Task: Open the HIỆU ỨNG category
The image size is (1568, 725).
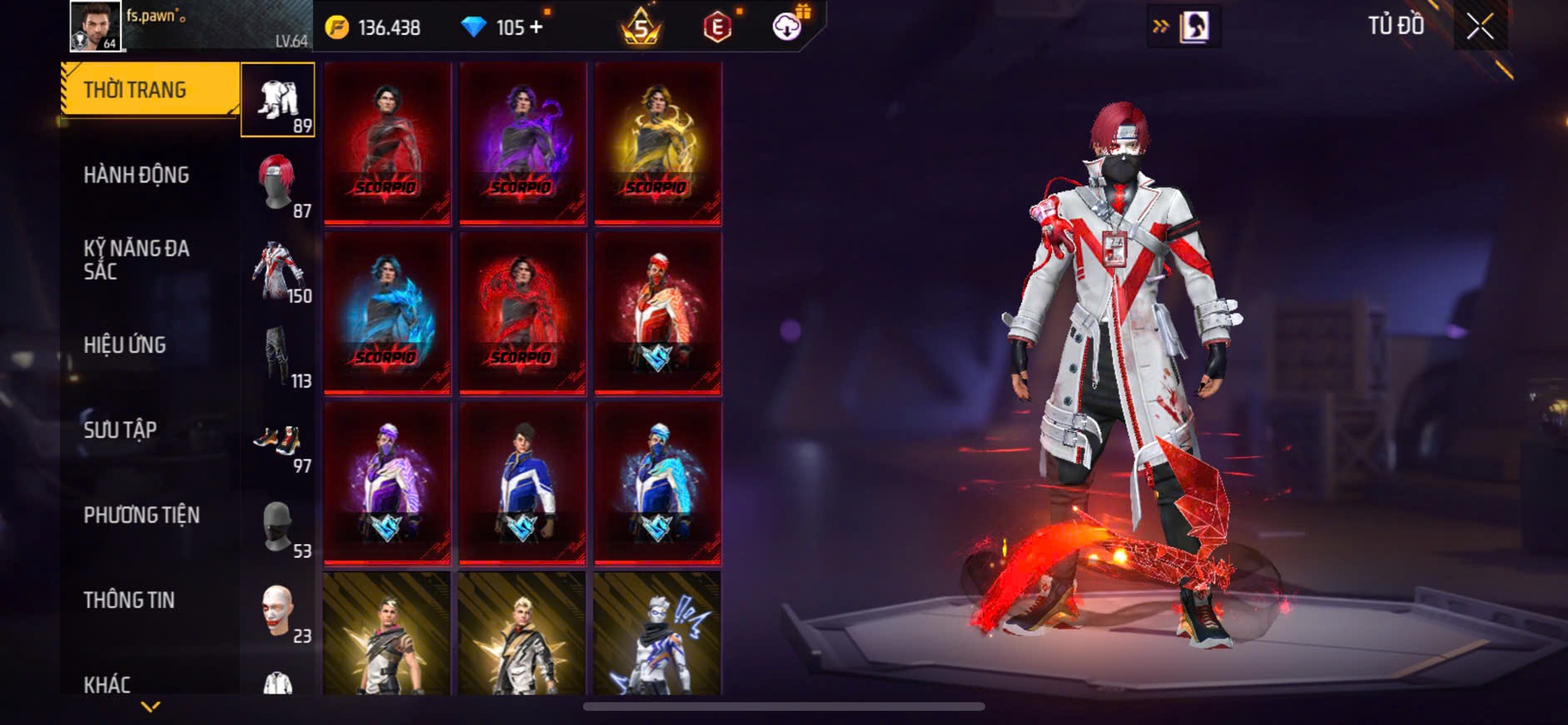Action: pos(125,345)
